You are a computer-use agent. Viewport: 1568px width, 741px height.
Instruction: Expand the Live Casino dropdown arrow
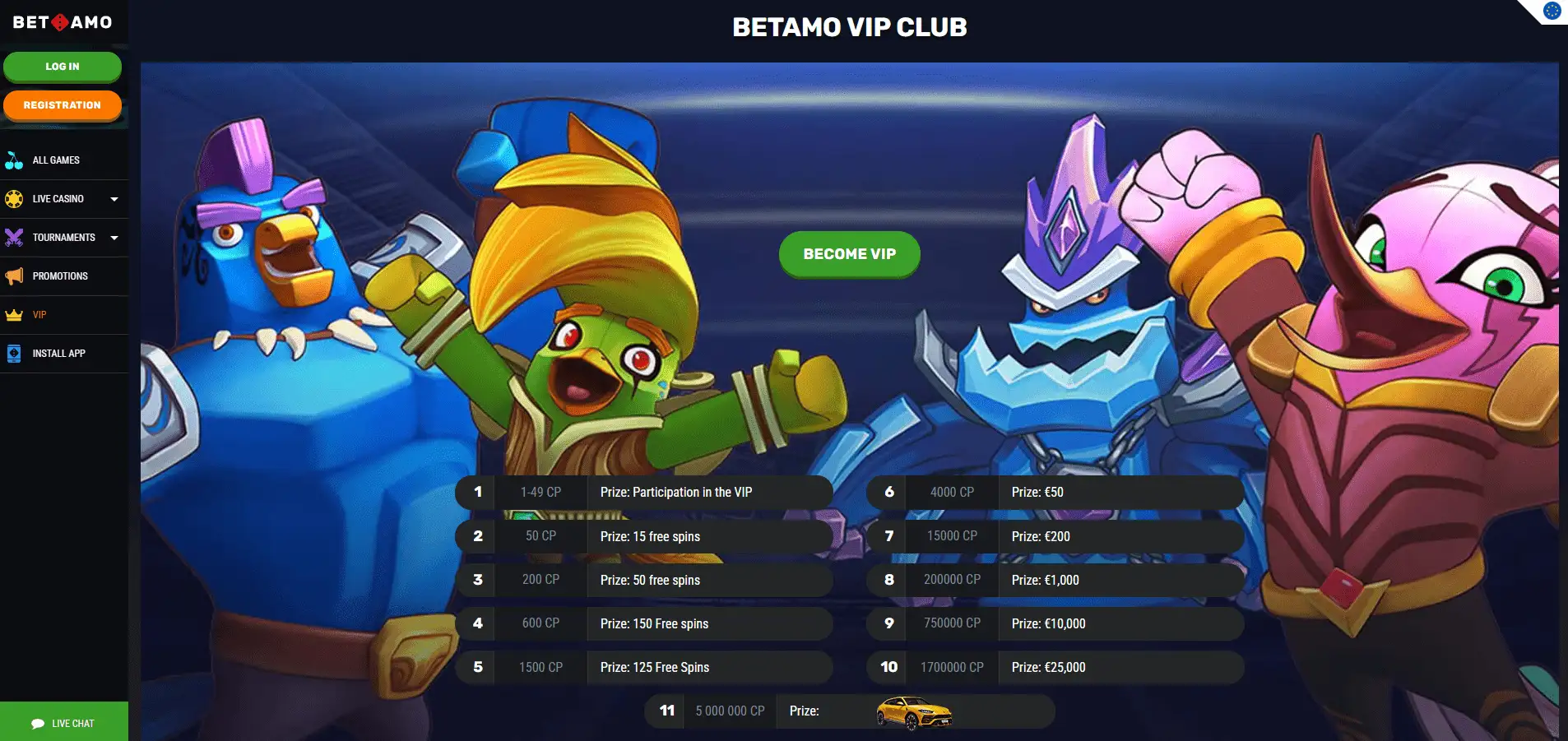114,199
